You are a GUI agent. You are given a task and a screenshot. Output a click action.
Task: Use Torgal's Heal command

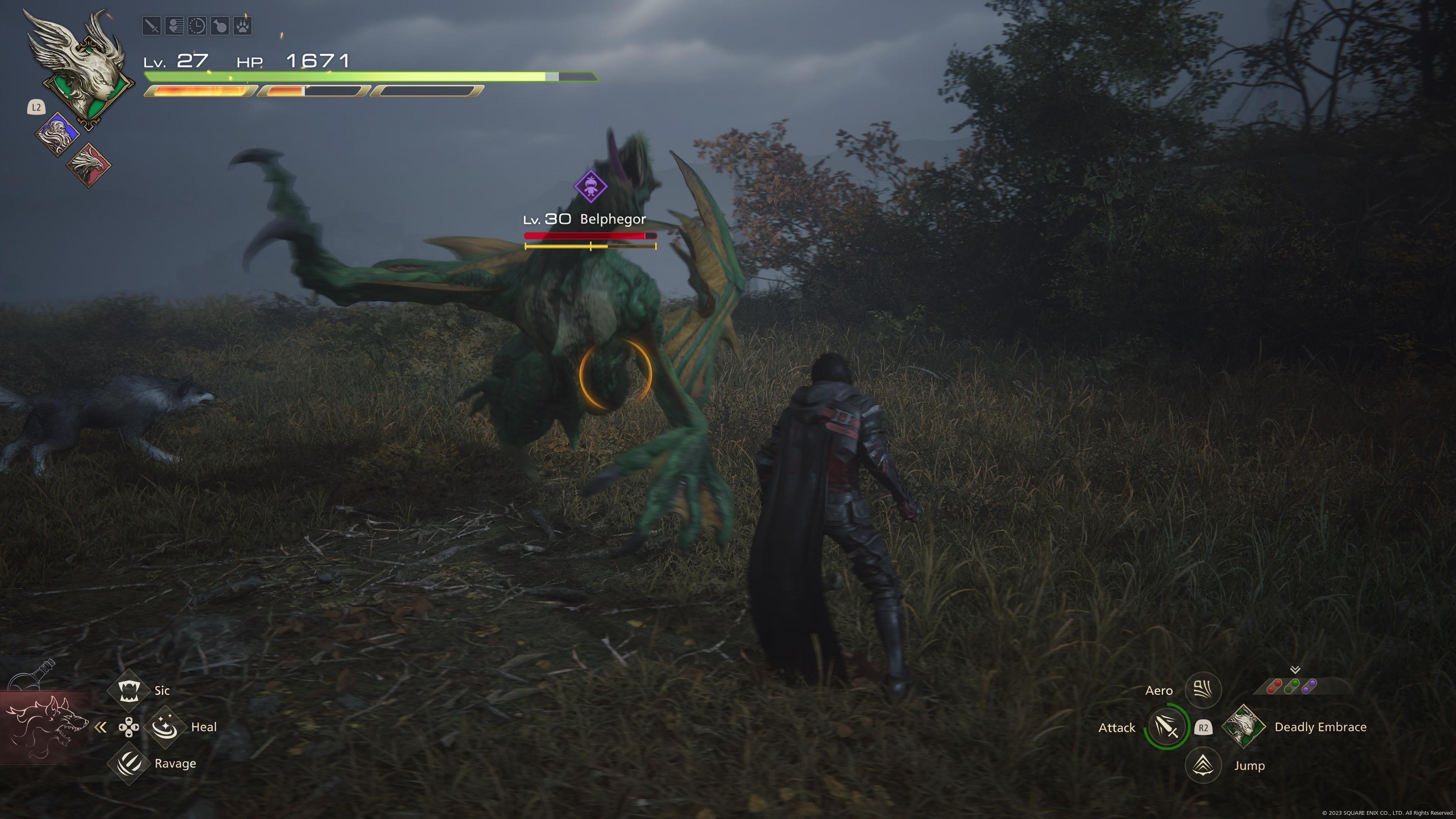point(165,727)
